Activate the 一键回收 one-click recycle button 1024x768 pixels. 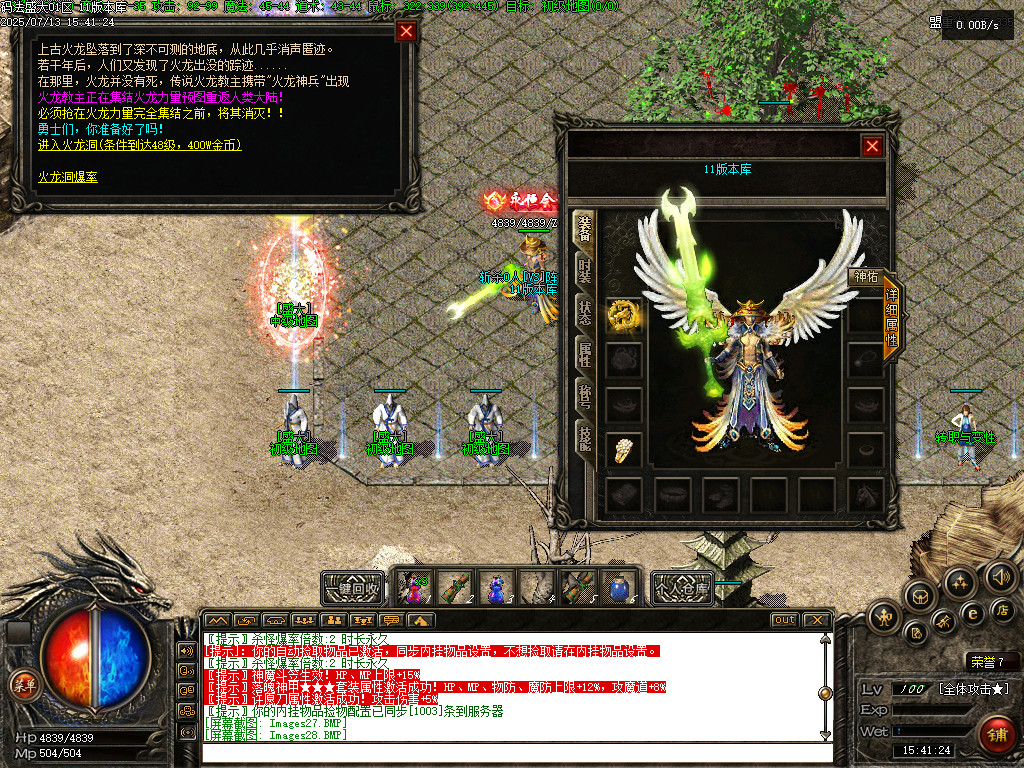click(x=353, y=588)
